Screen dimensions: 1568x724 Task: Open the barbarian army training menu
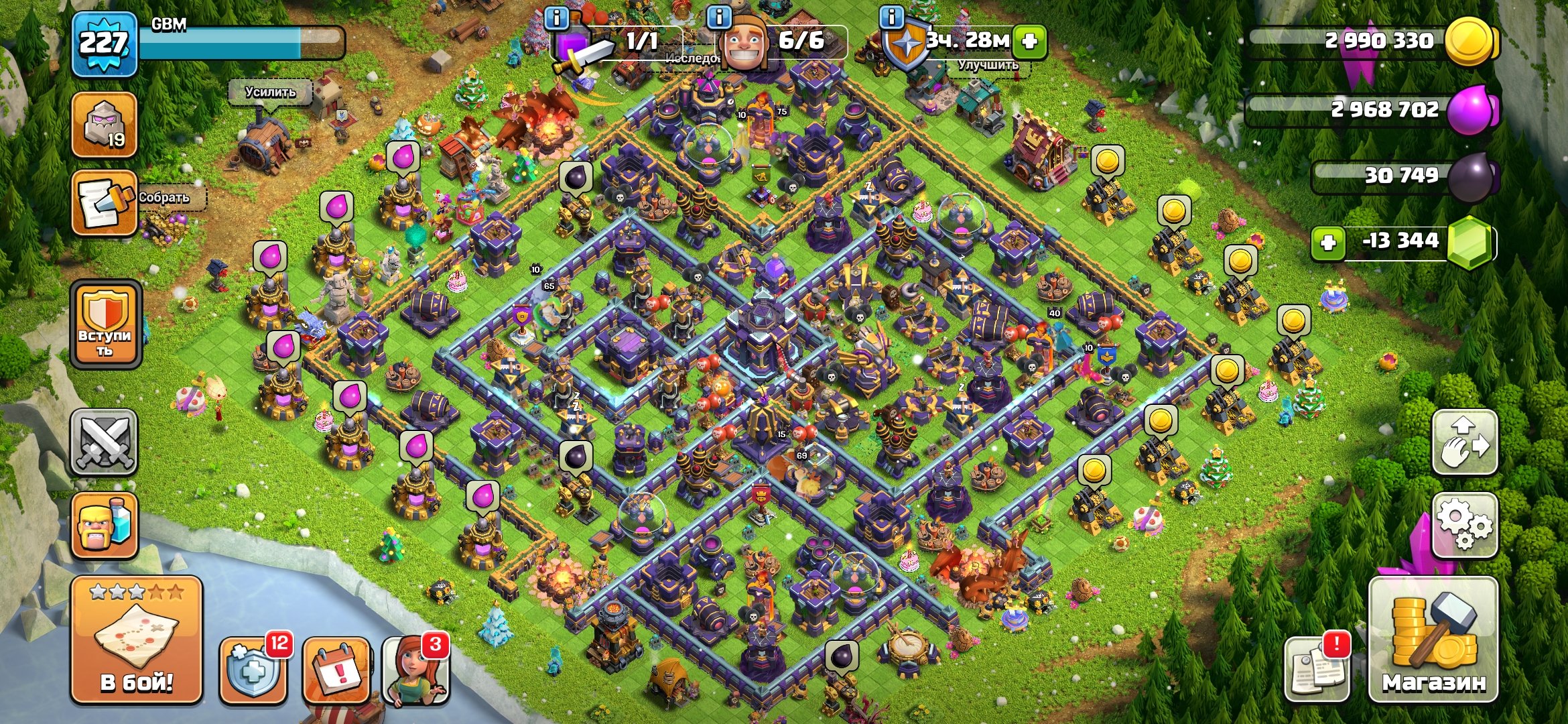pyautogui.click(x=104, y=525)
